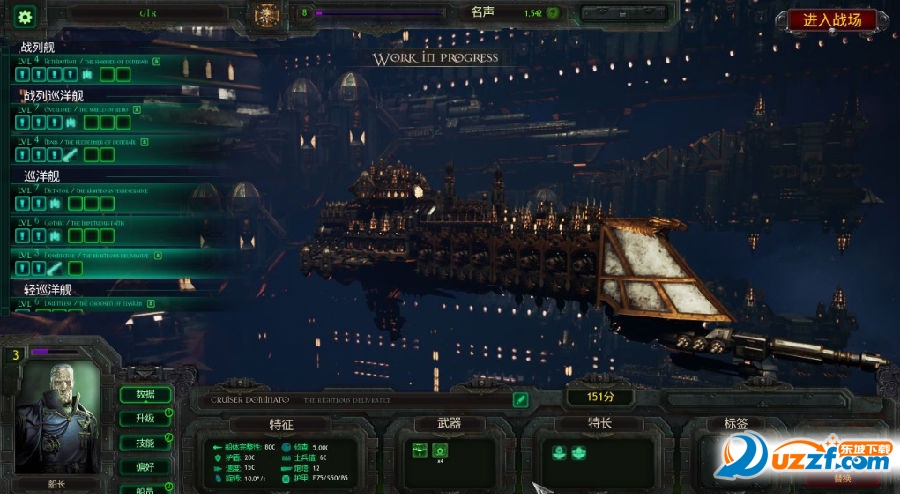Open the 技能 skills tab

click(x=144, y=442)
